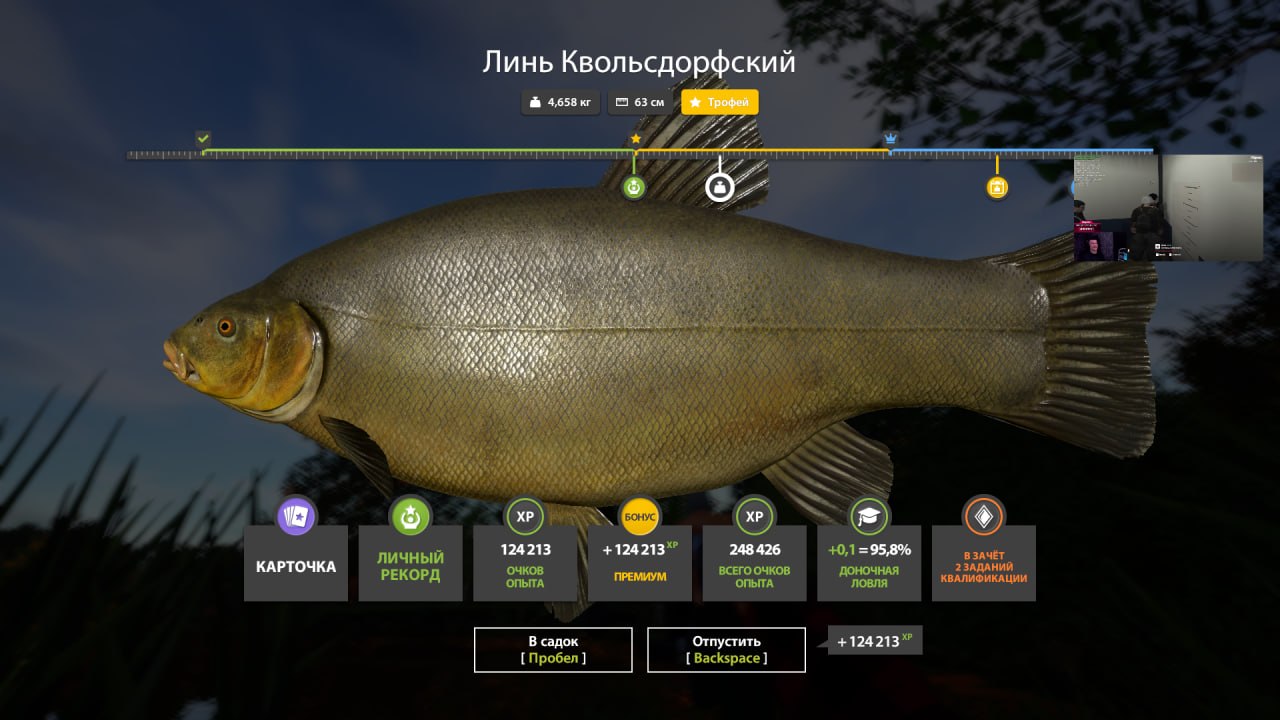Image resolution: width=1280 pixels, height=720 pixels.
Task: Open the Карточка card tile
Action: [296, 564]
